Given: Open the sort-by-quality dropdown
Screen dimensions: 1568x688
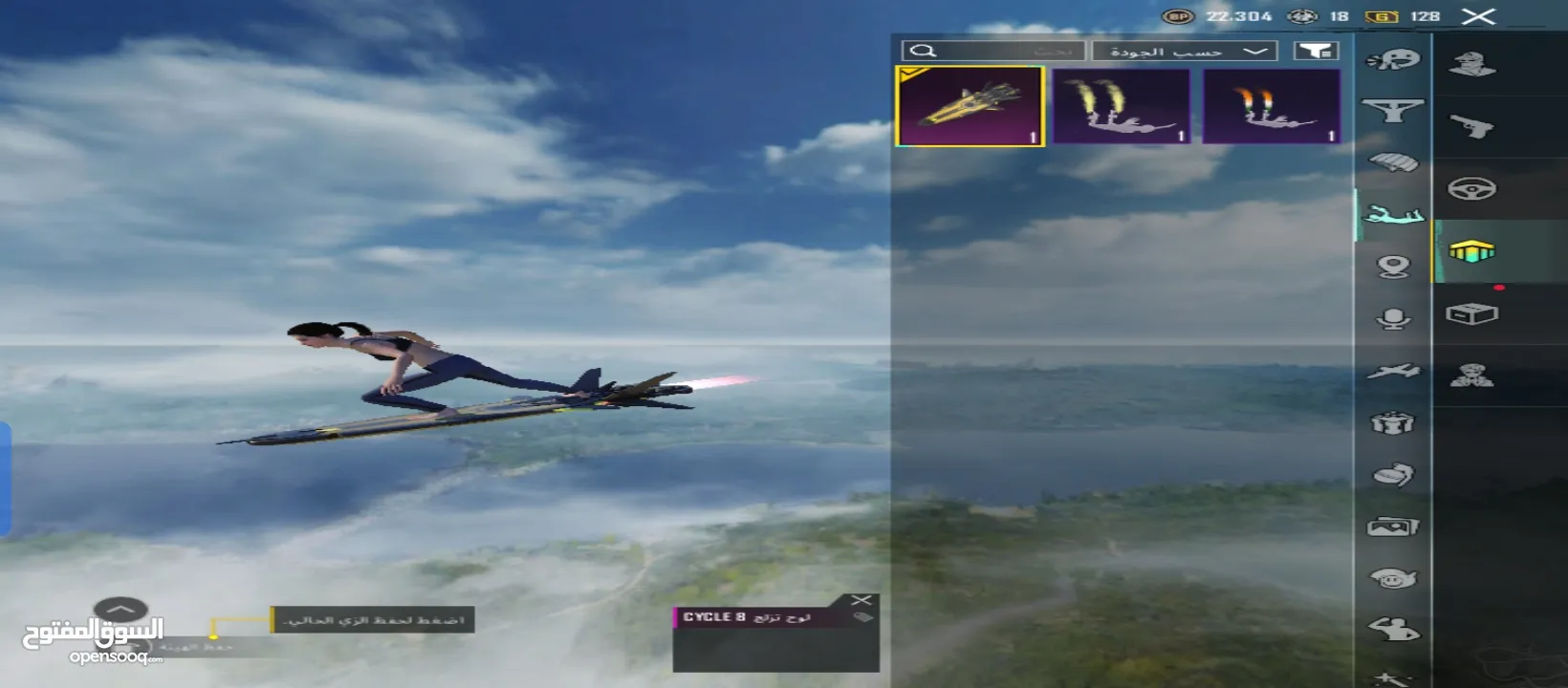Looking at the screenshot, I should click(1185, 51).
